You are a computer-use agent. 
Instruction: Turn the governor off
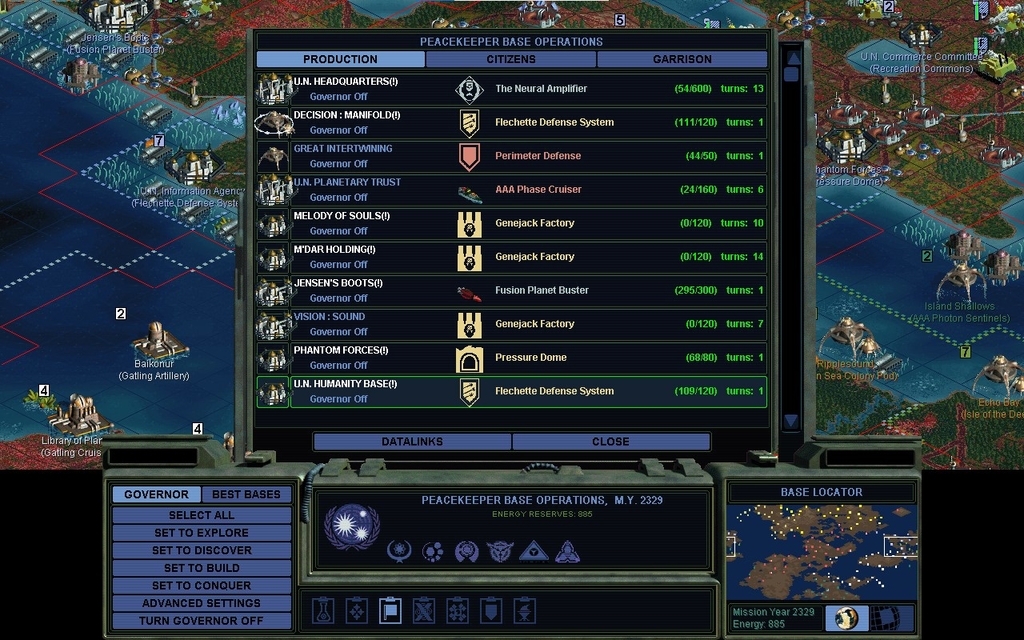point(201,620)
